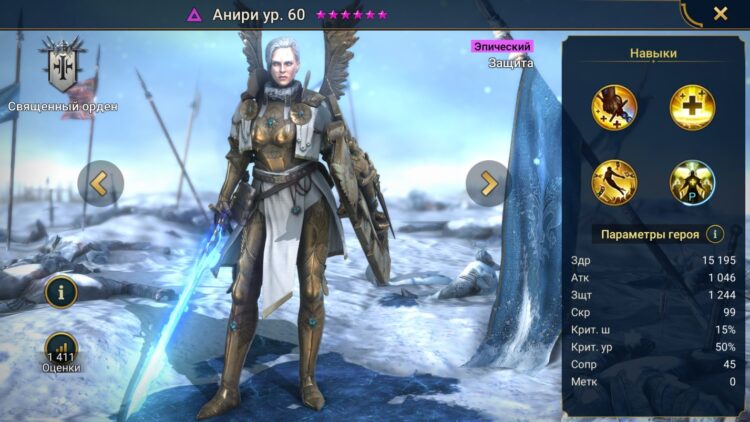The width and height of the screenshot is (750, 422).
Task: Go to the next champion with right arrow
Action: click(488, 183)
